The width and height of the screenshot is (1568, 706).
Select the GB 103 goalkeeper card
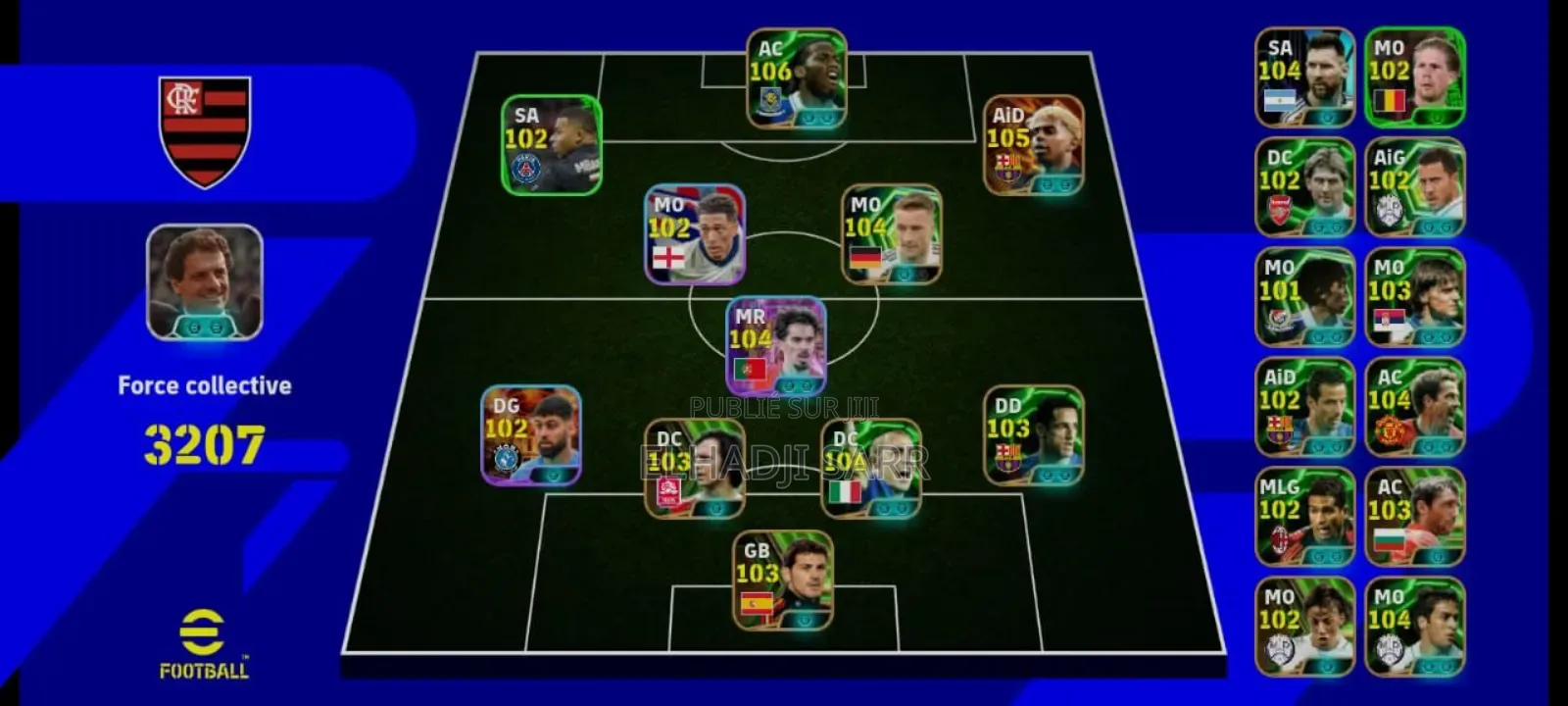pyautogui.click(x=783, y=580)
